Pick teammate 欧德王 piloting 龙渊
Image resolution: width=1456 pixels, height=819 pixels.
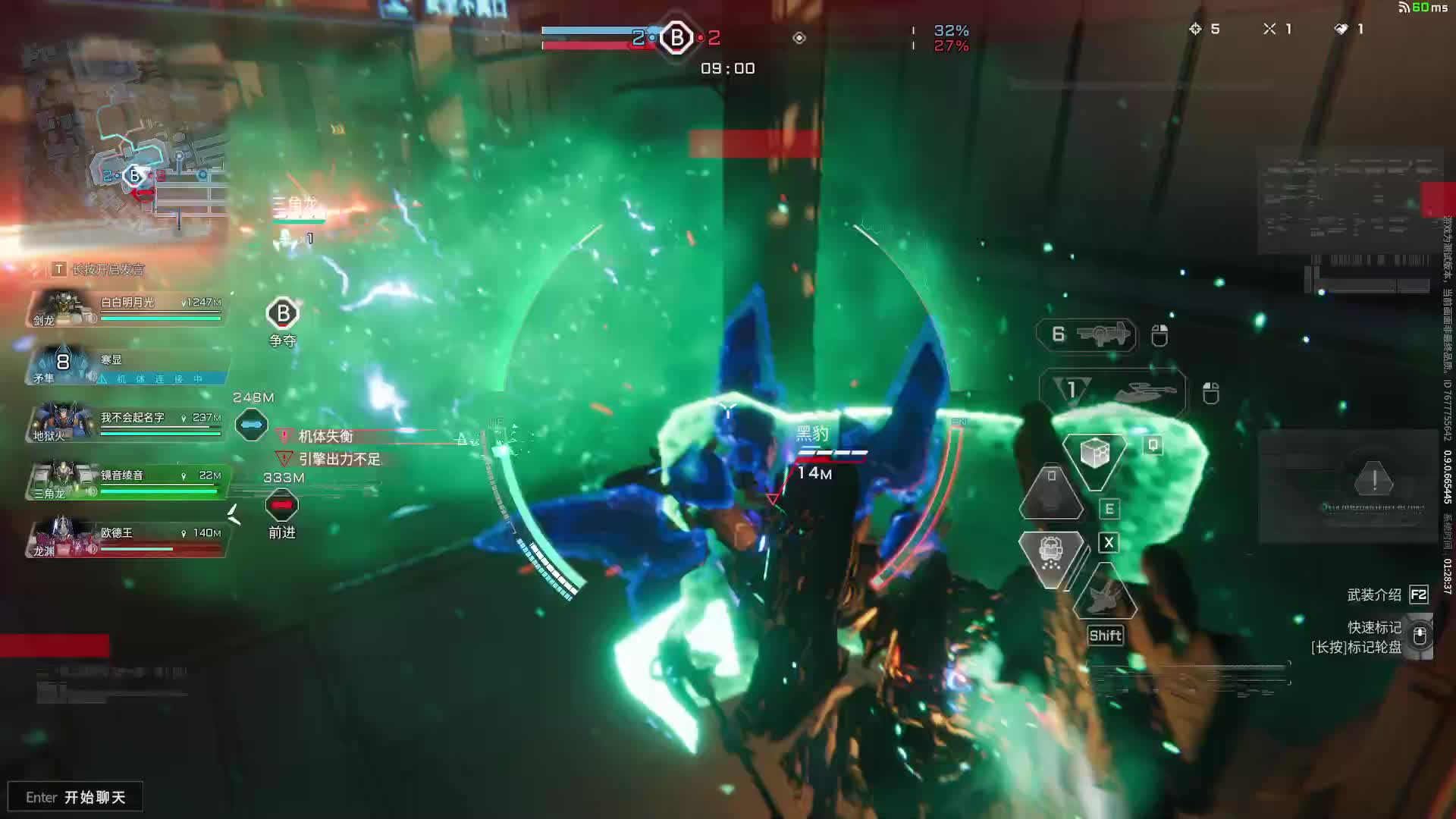click(x=127, y=539)
